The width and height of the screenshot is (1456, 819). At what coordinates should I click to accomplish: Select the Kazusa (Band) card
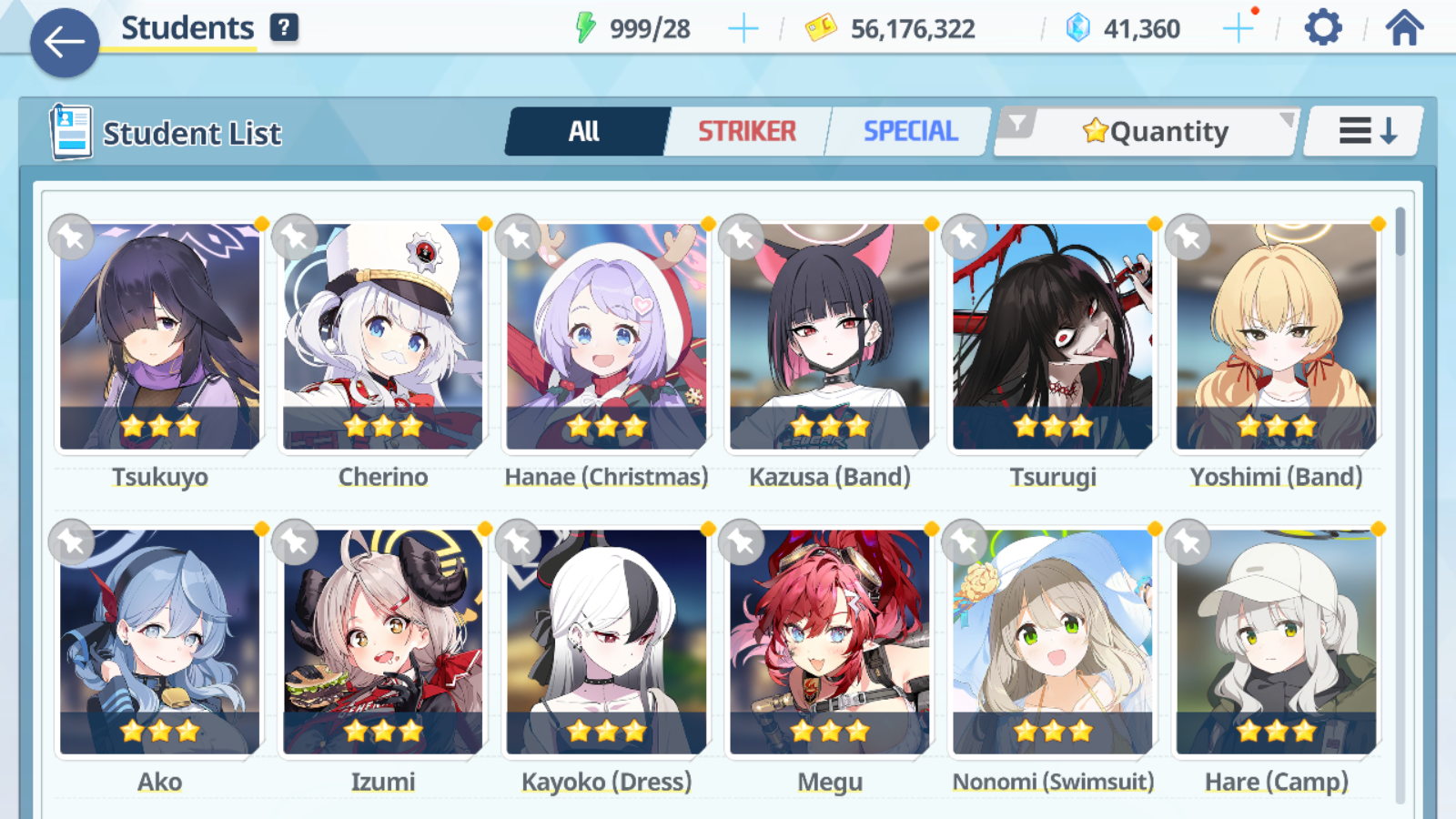(829, 337)
